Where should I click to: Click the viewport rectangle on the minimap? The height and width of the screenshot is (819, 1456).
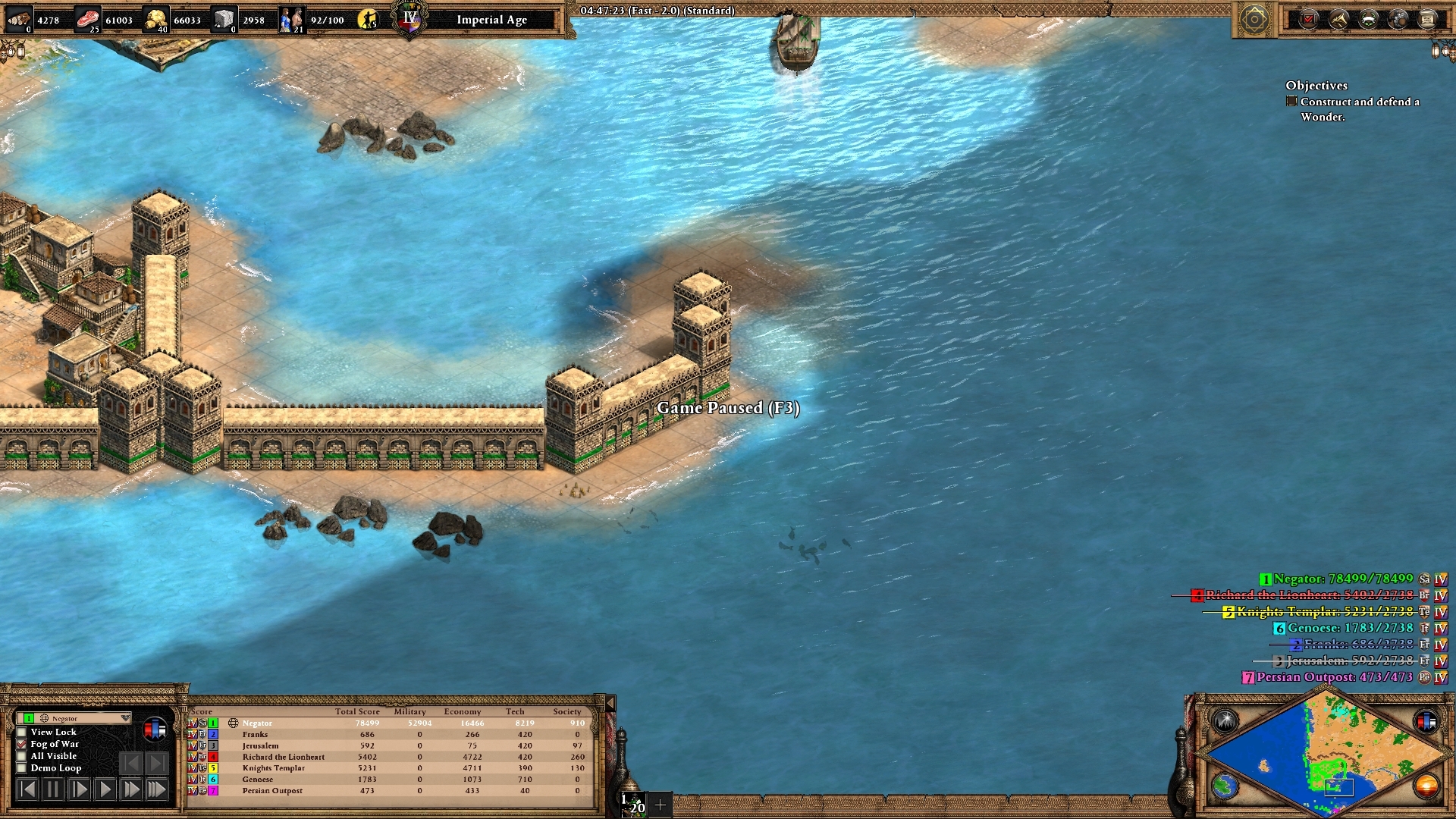click(1339, 789)
